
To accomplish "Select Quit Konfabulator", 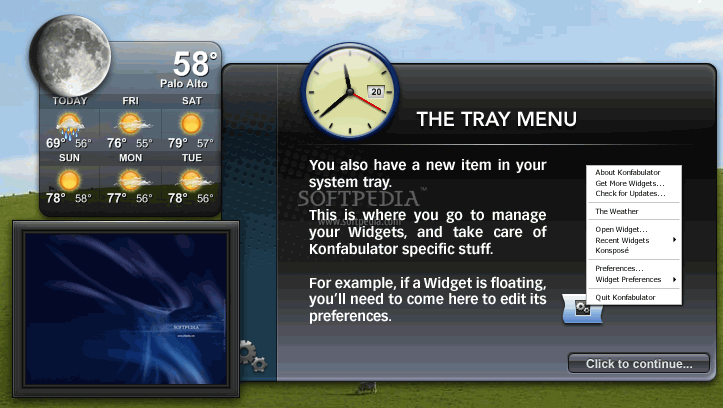I will click(x=625, y=297).
